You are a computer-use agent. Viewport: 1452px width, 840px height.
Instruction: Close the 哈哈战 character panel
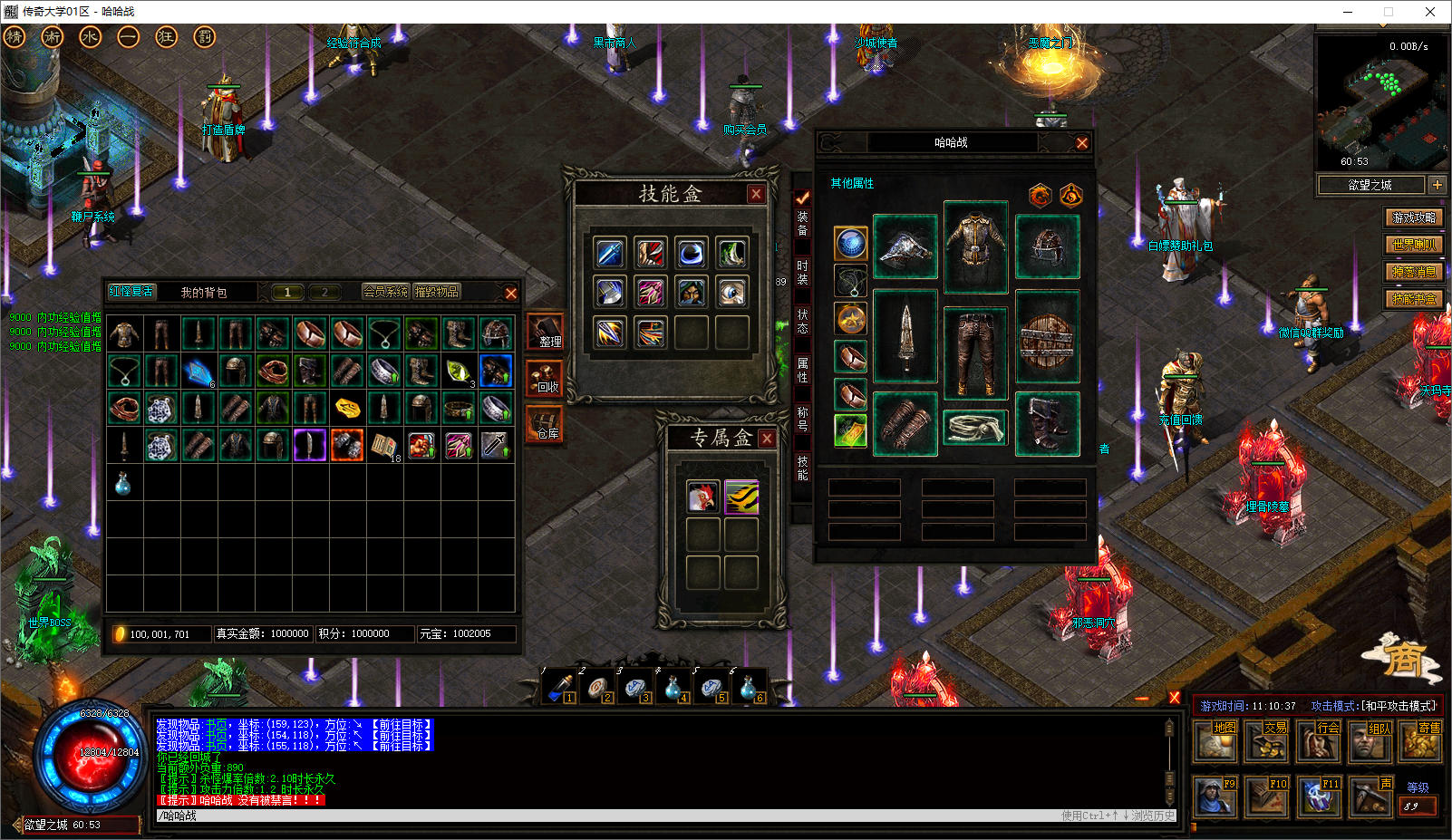1081,143
